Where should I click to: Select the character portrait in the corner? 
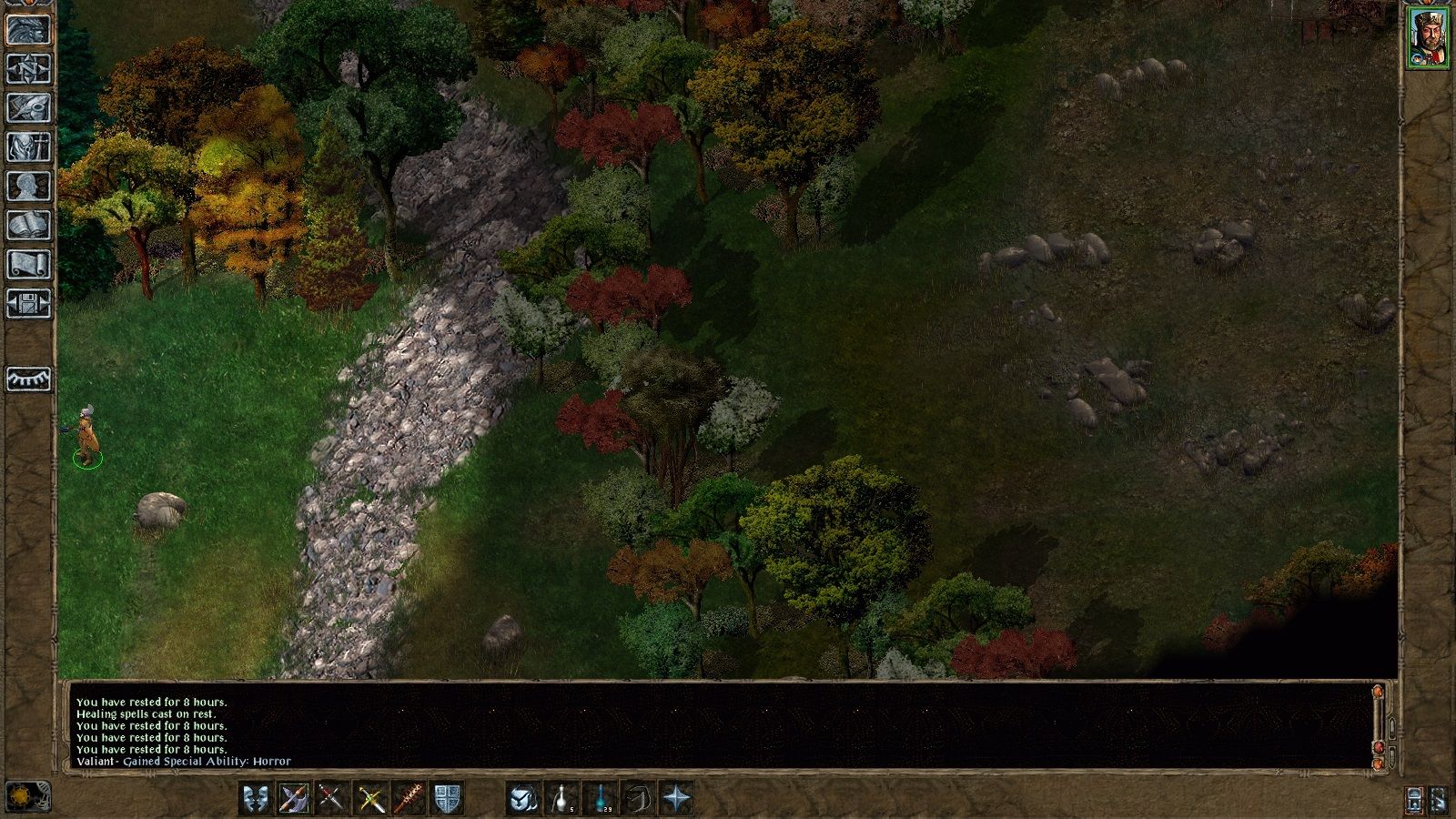click(x=1427, y=37)
